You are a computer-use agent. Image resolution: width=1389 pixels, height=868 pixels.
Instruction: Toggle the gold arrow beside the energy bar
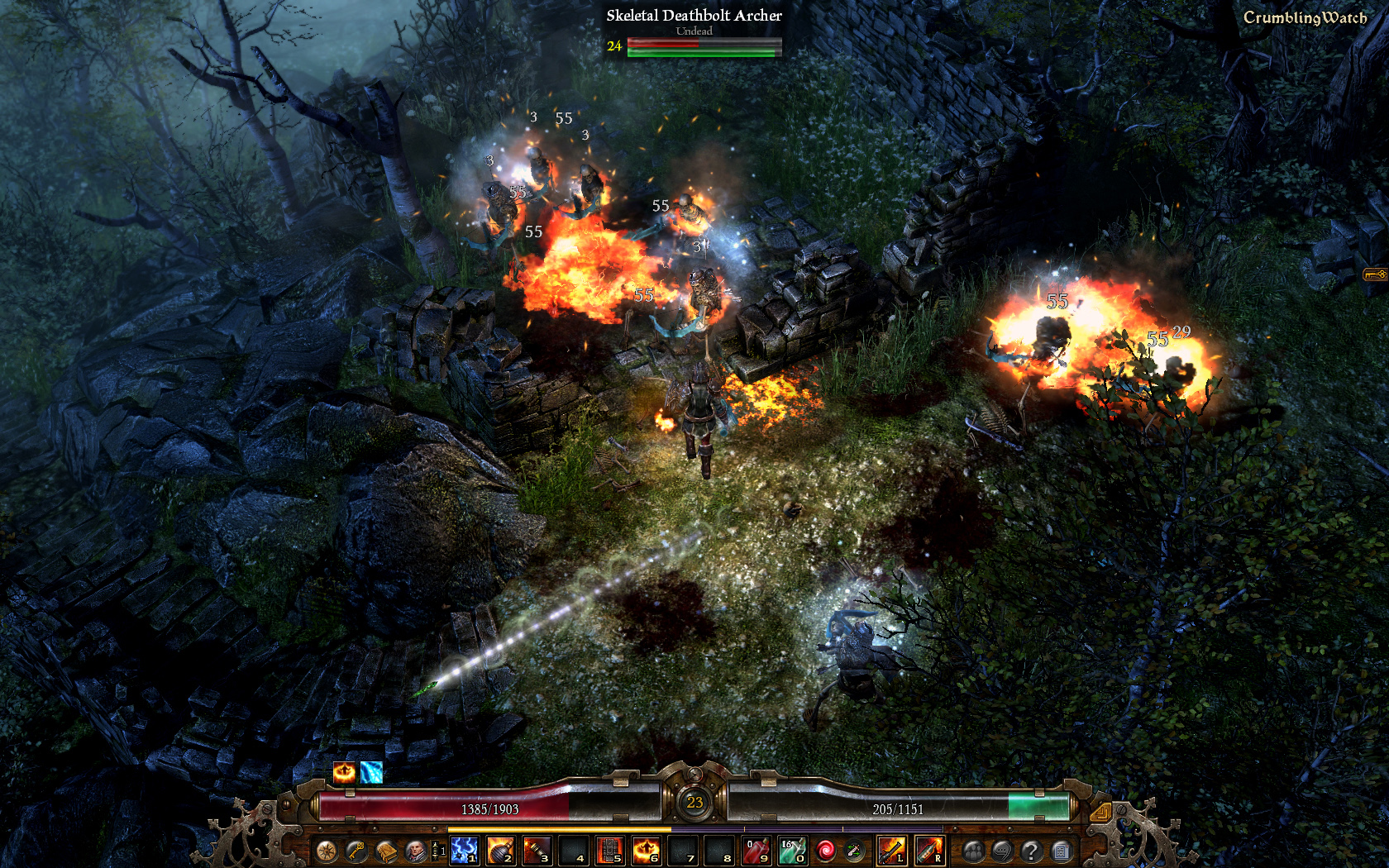point(1100,813)
